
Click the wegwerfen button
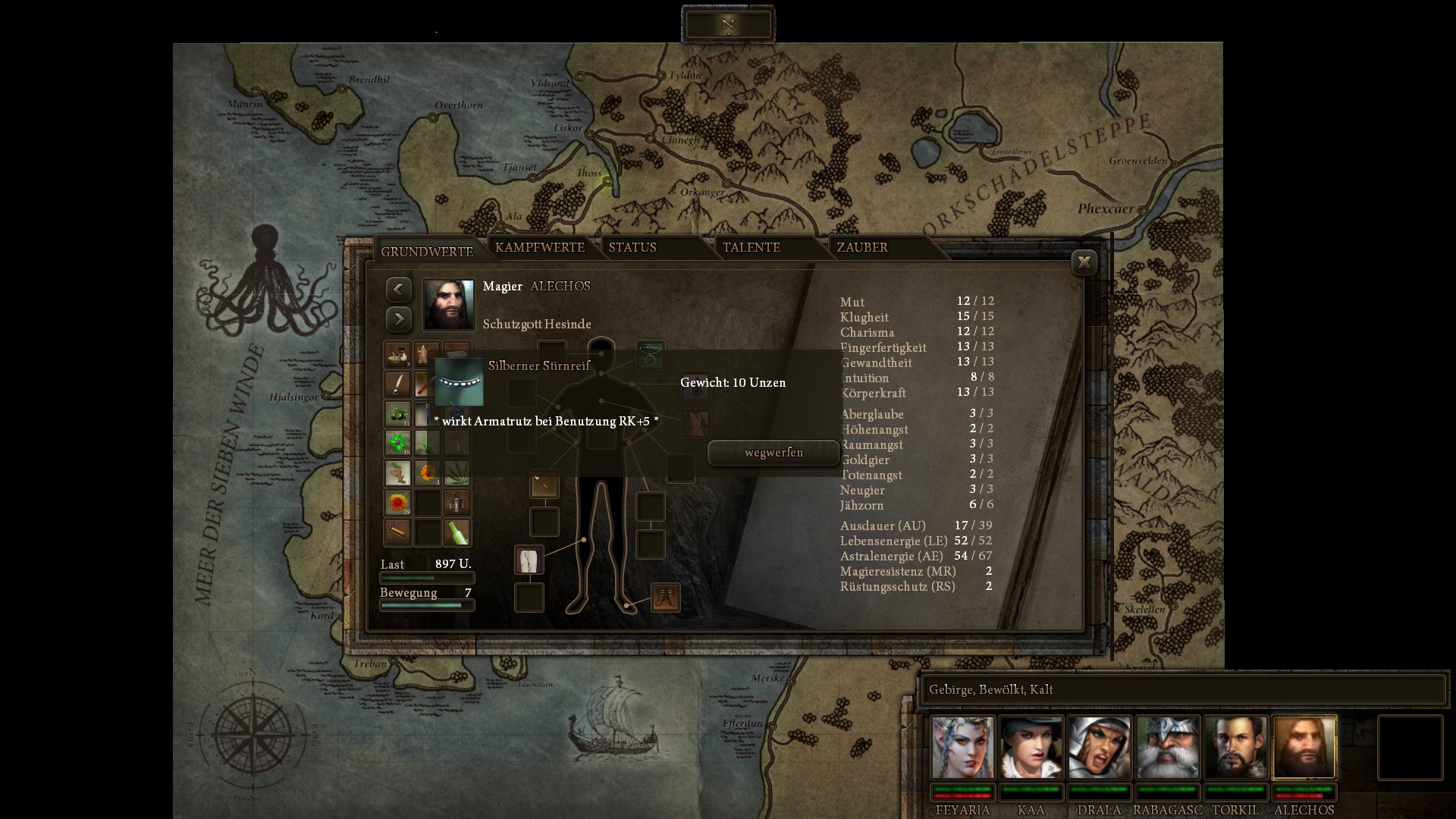(773, 453)
